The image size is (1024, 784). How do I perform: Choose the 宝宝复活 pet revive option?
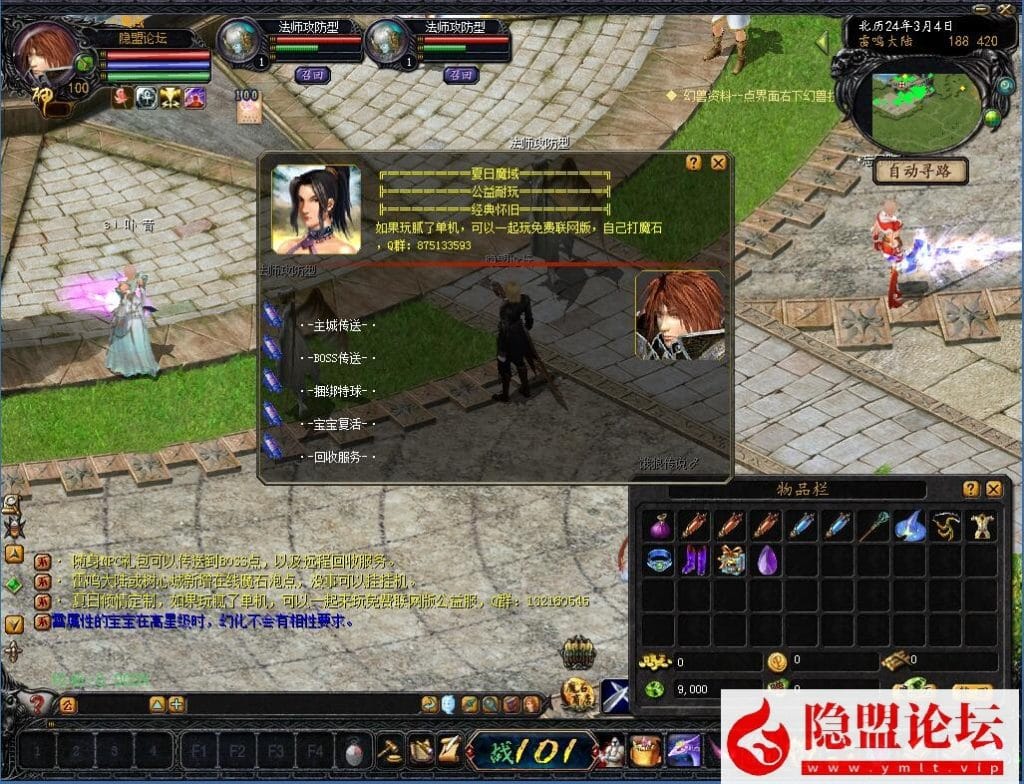pos(338,424)
